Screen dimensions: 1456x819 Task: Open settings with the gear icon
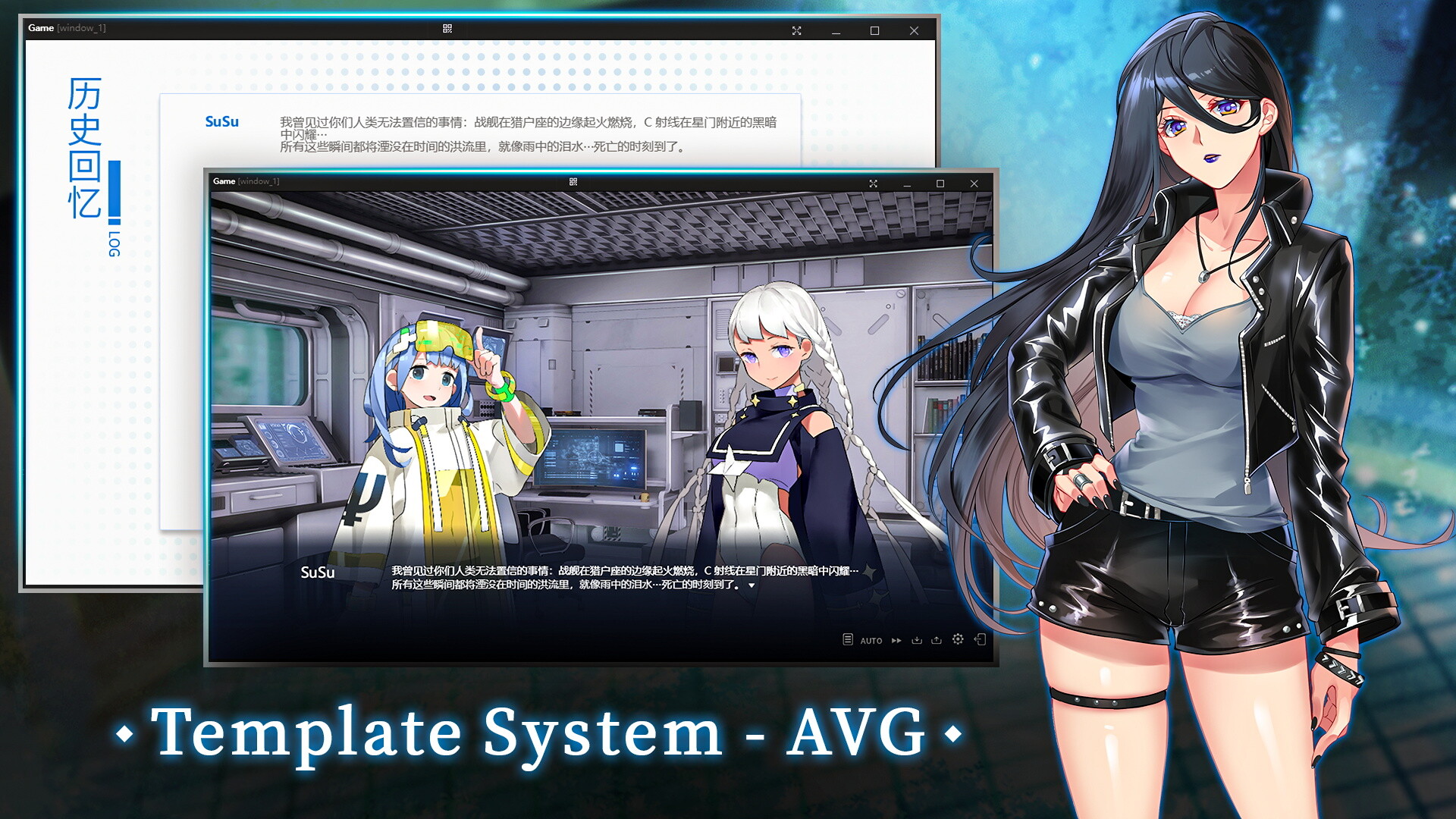(x=958, y=640)
